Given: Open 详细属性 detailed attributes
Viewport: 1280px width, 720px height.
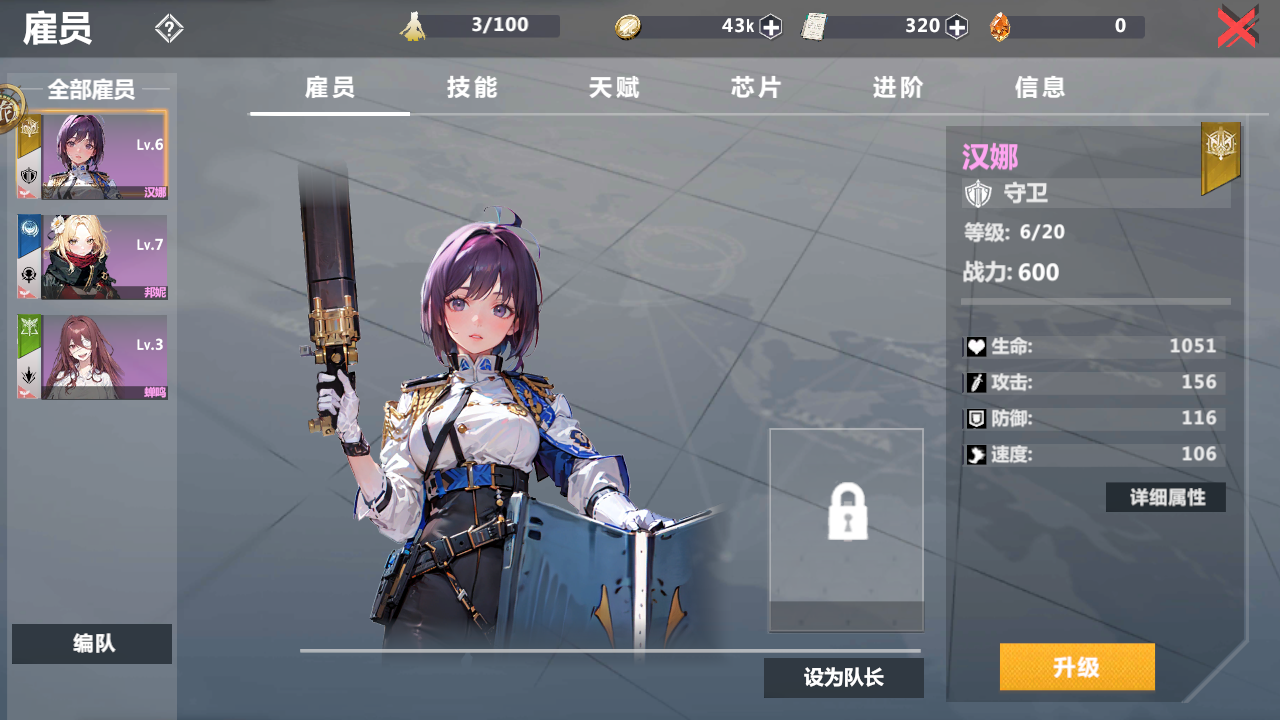Looking at the screenshot, I should [1166, 497].
